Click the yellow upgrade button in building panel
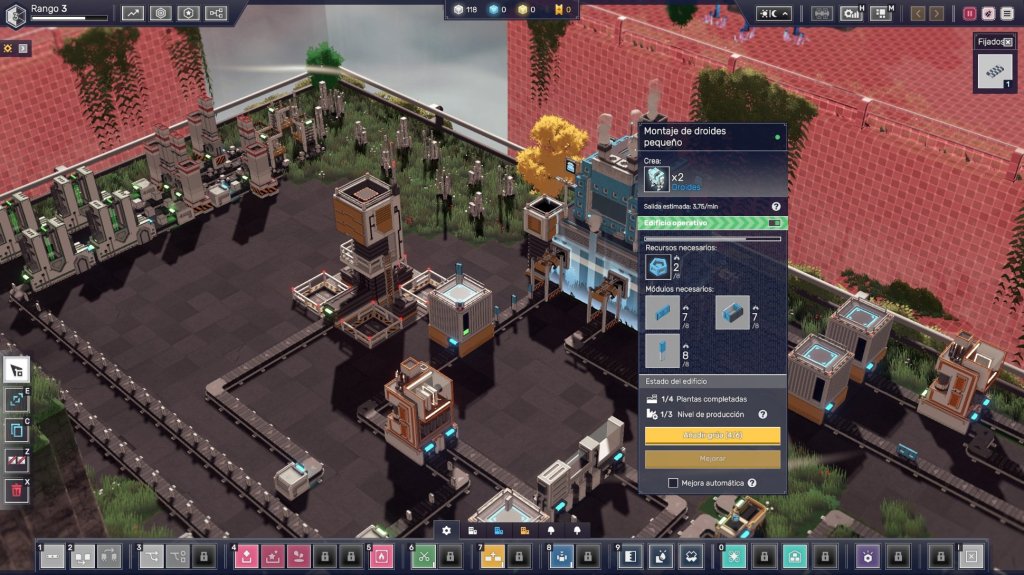1024x575 pixels. click(712, 436)
